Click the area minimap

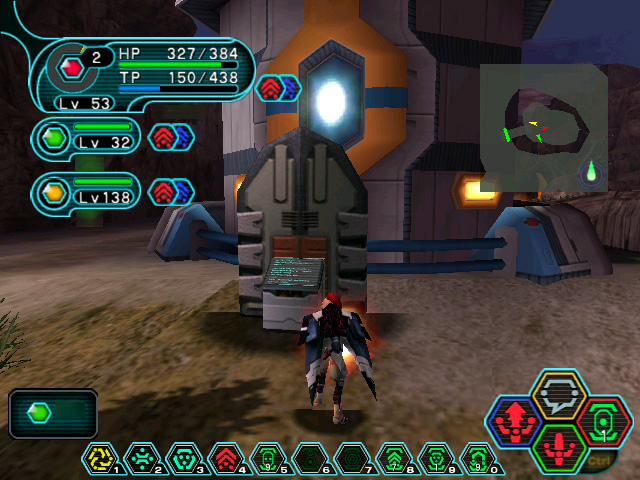click(x=542, y=127)
